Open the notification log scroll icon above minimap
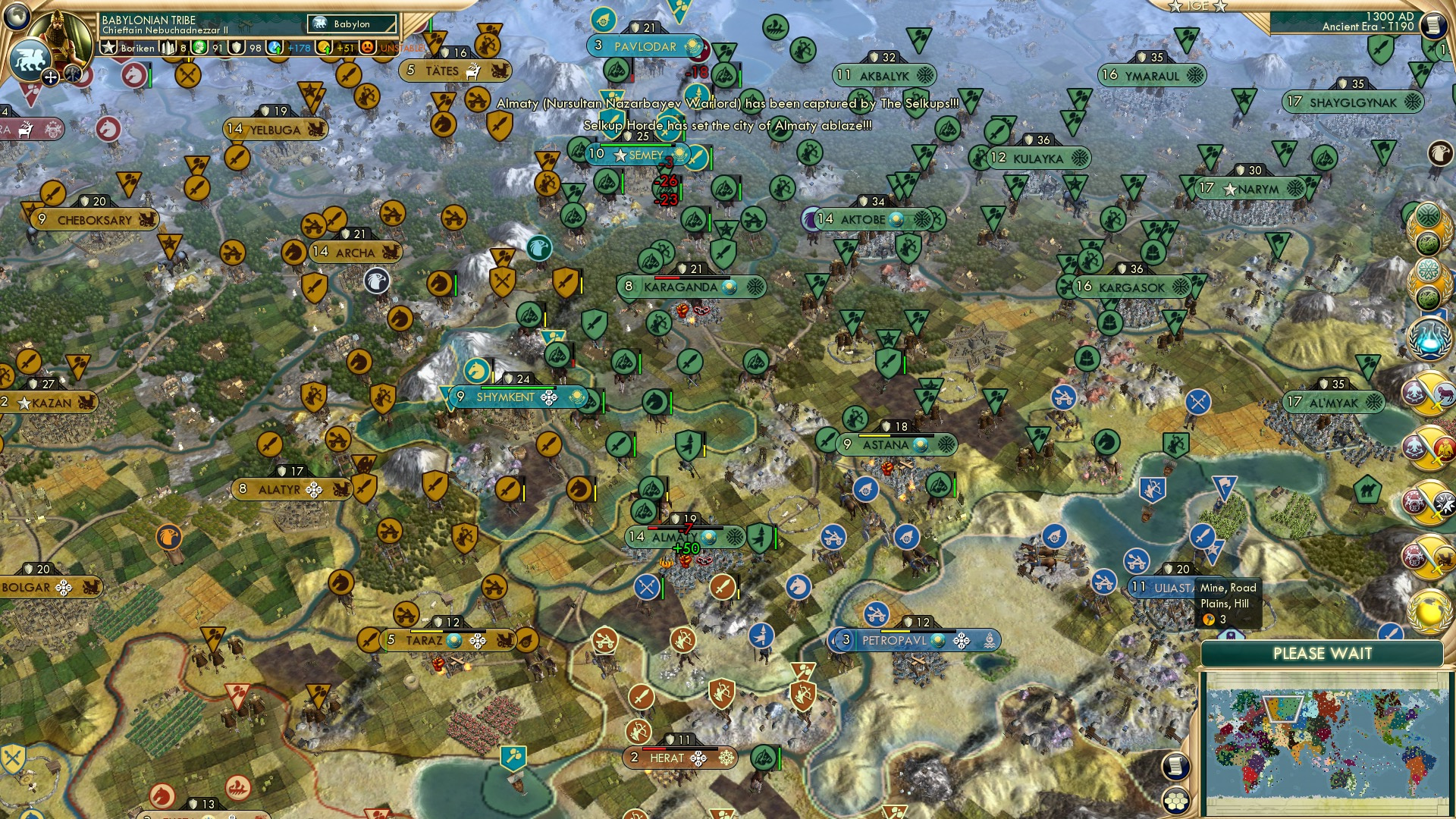The image size is (1456, 819). click(1176, 766)
